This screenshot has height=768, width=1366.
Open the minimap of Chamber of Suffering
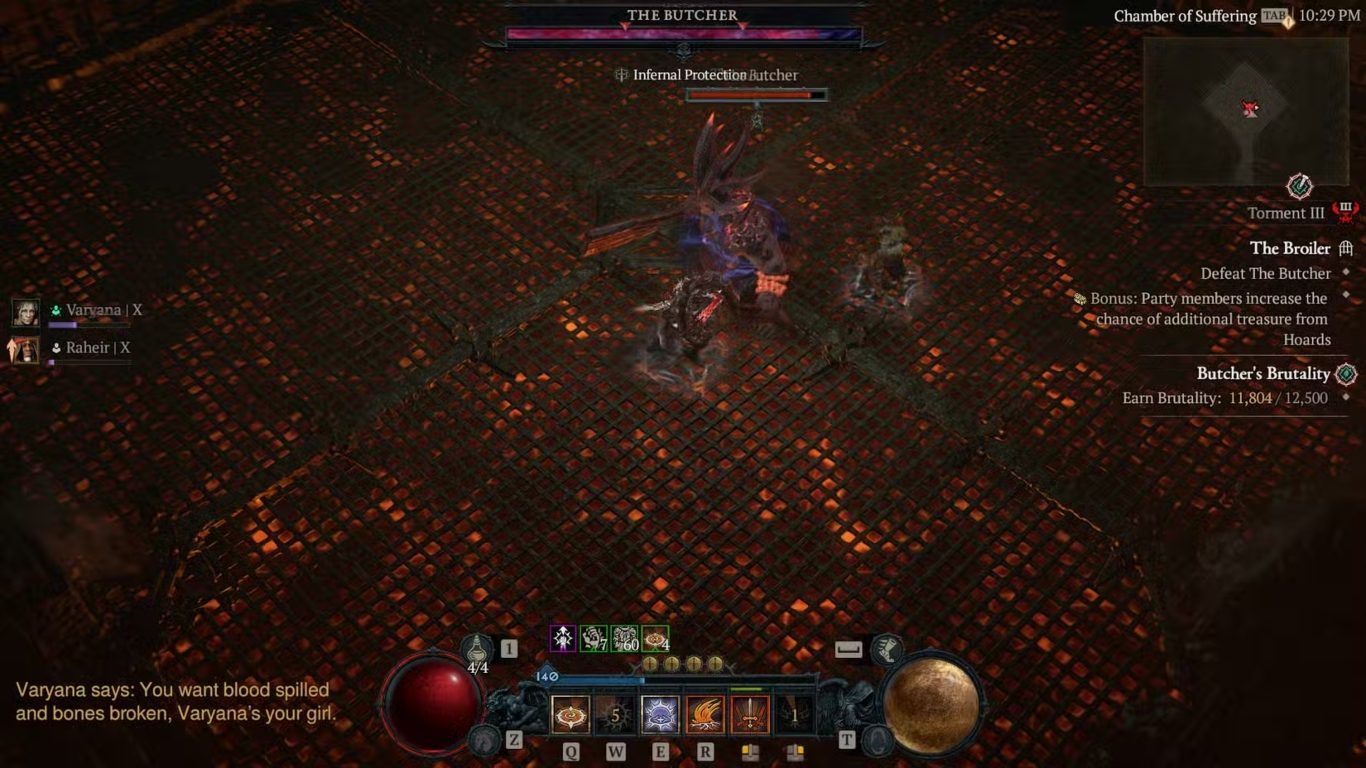[x=1246, y=111]
